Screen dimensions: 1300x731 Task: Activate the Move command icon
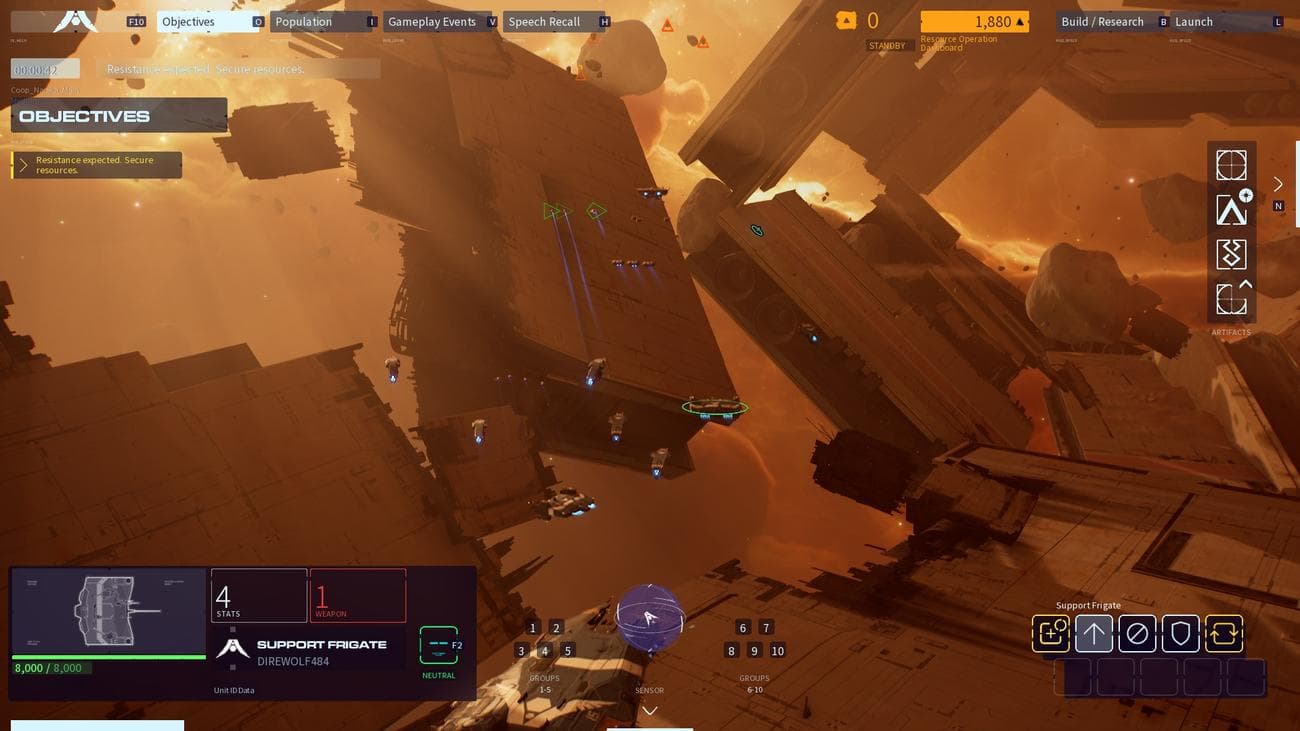pyautogui.click(x=1094, y=632)
